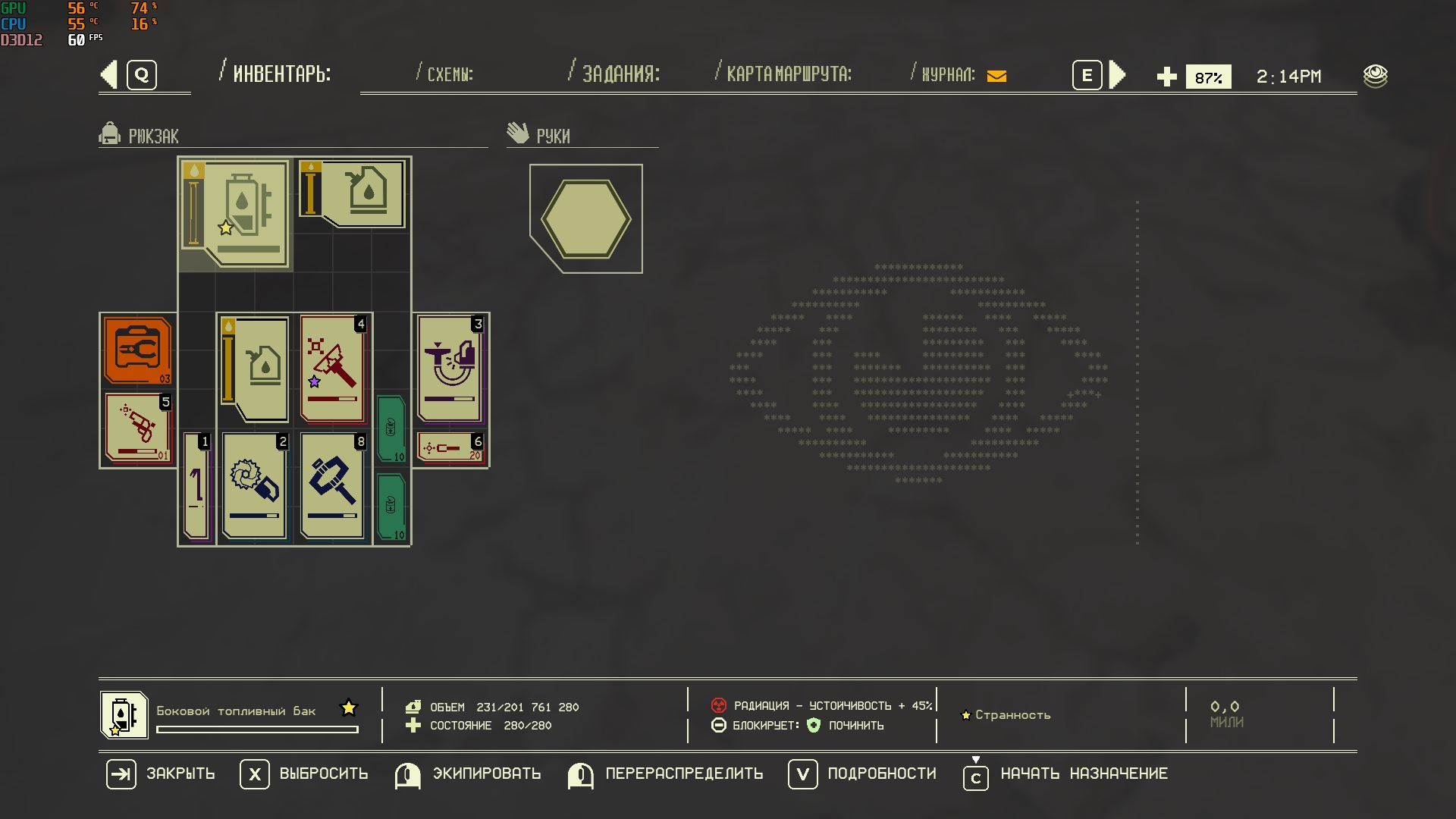Pick the purple tool in slot 3
The width and height of the screenshot is (1456, 819).
tap(451, 369)
